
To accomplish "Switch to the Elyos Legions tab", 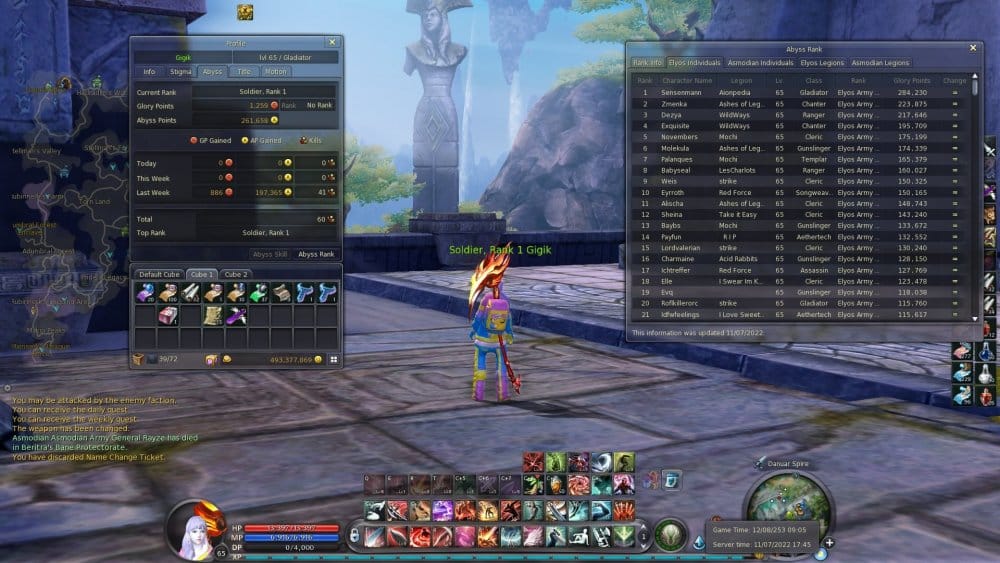I will 822,63.
